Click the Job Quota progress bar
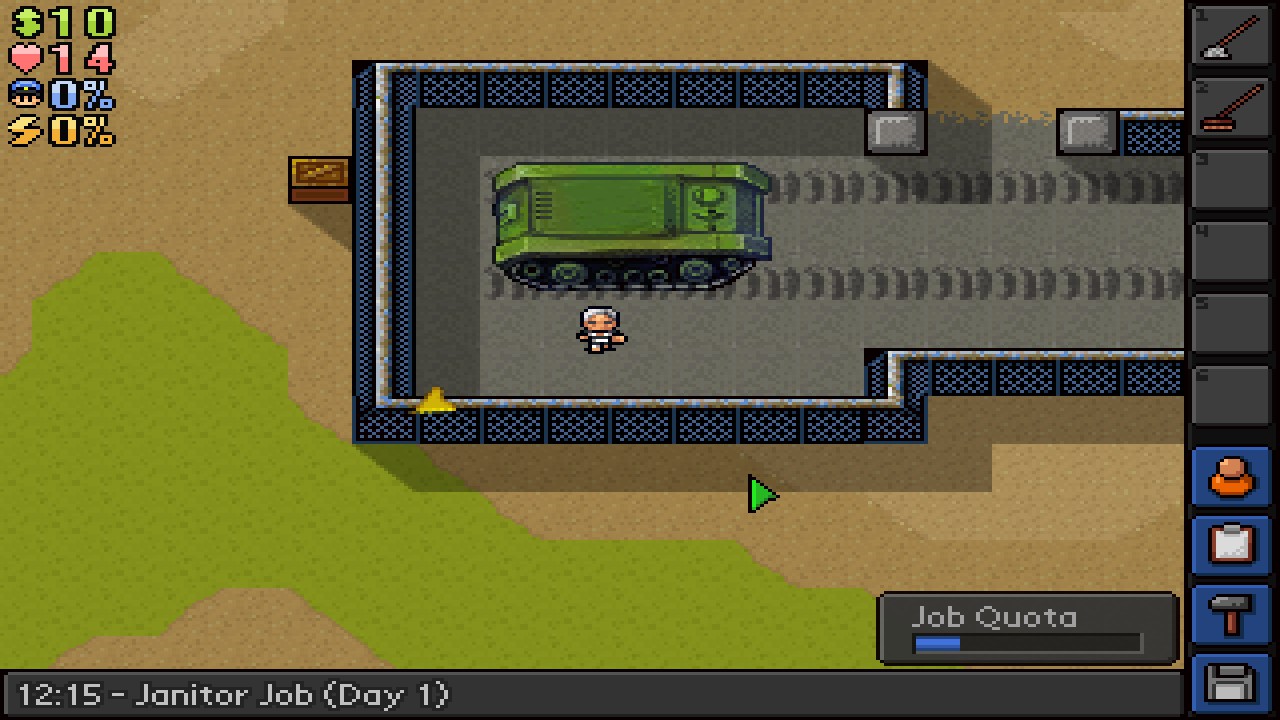 tap(1030, 644)
